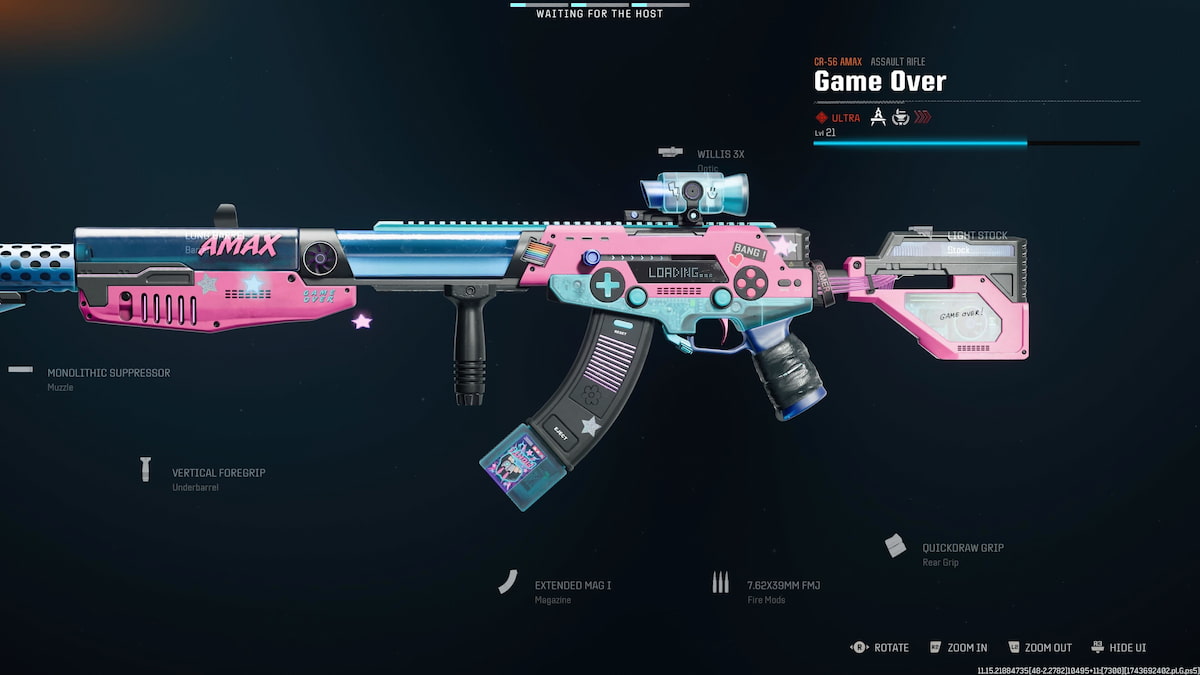
Task: Select the Quickdraw Grip rear grip slot
Action: pos(962,548)
